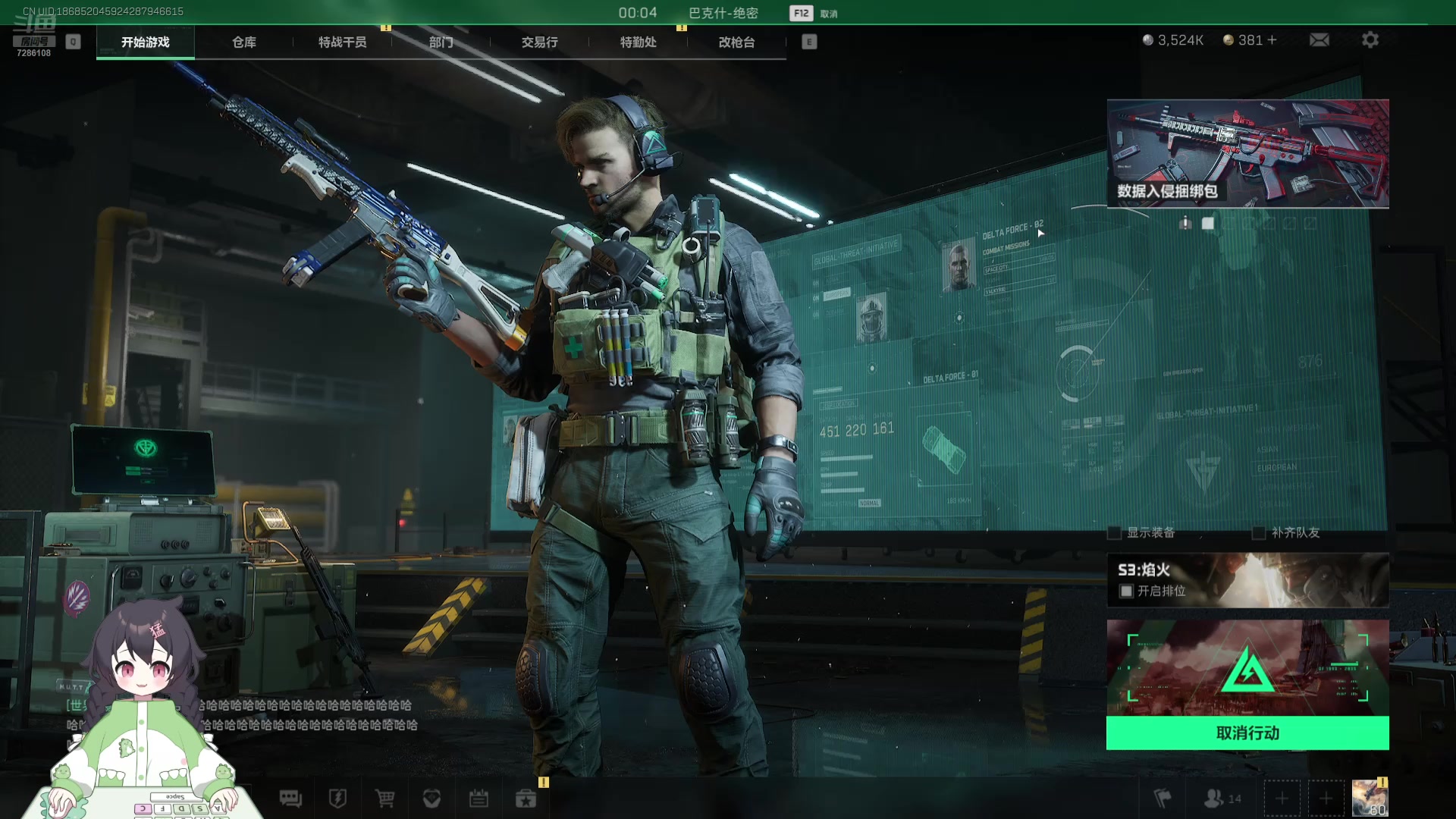The height and width of the screenshot is (819, 1456).
Task: Open the calendar events icon
Action: click(x=479, y=799)
